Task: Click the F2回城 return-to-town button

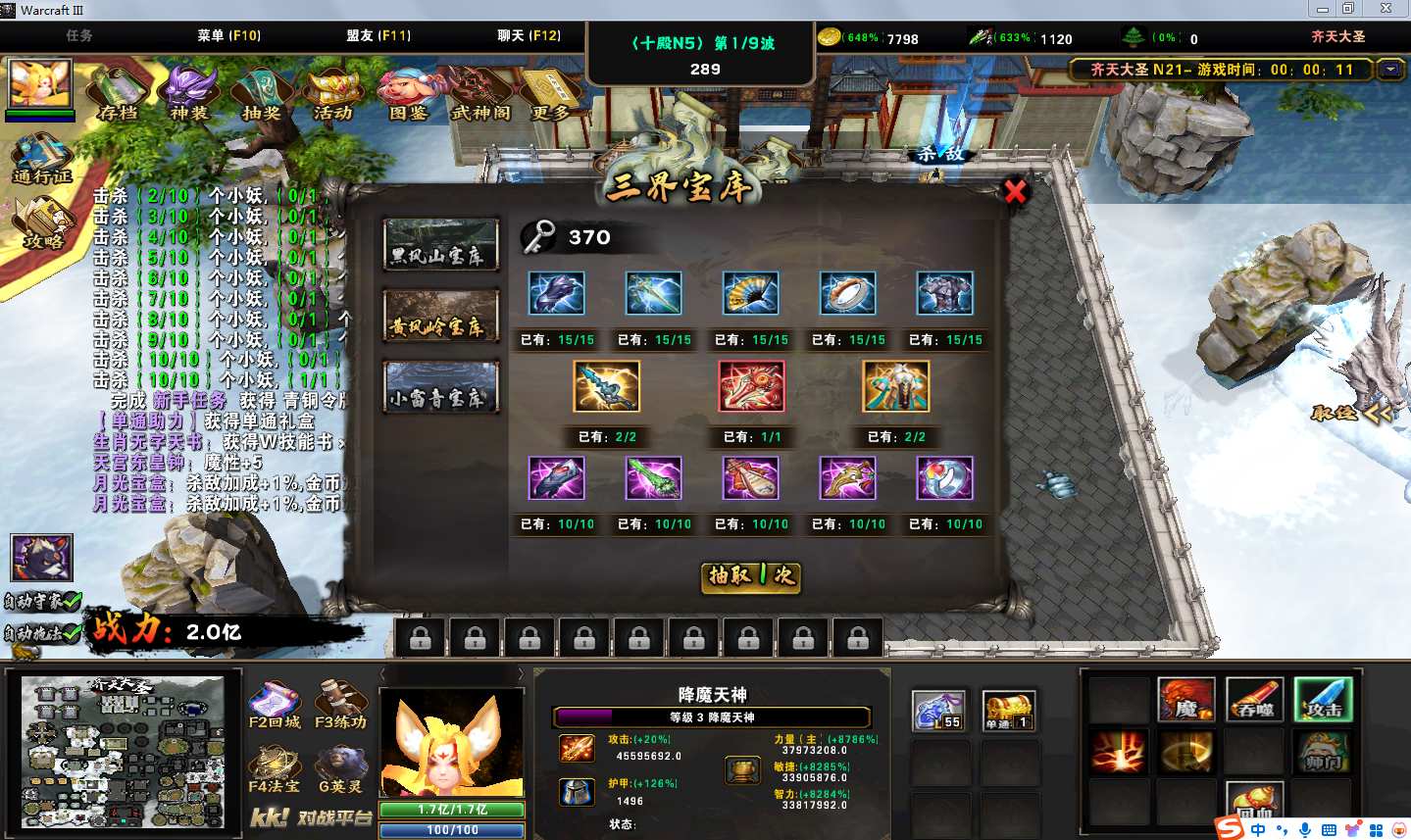Action: pos(275,706)
